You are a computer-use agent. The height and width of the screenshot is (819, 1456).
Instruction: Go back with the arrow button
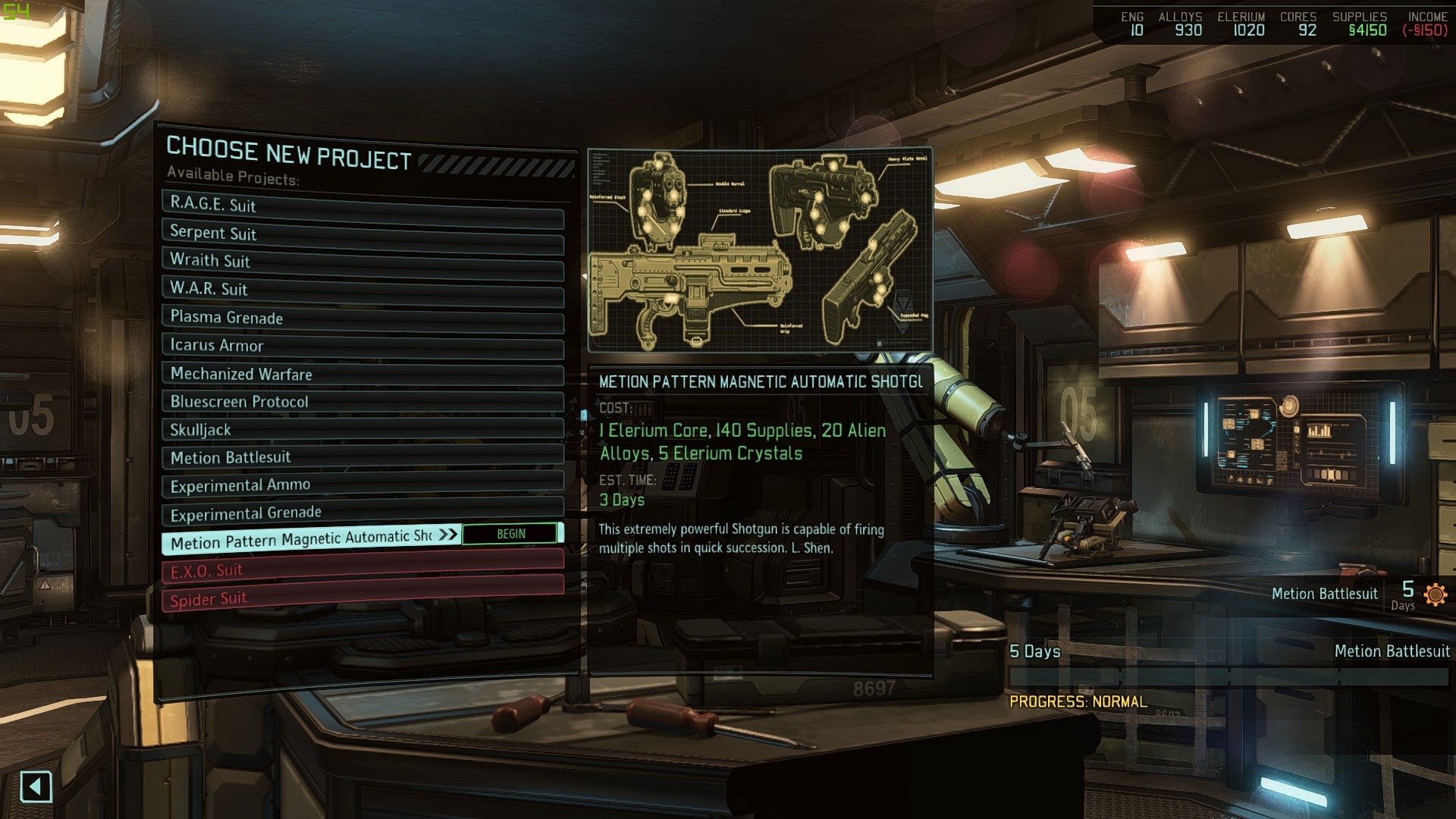click(36, 786)
